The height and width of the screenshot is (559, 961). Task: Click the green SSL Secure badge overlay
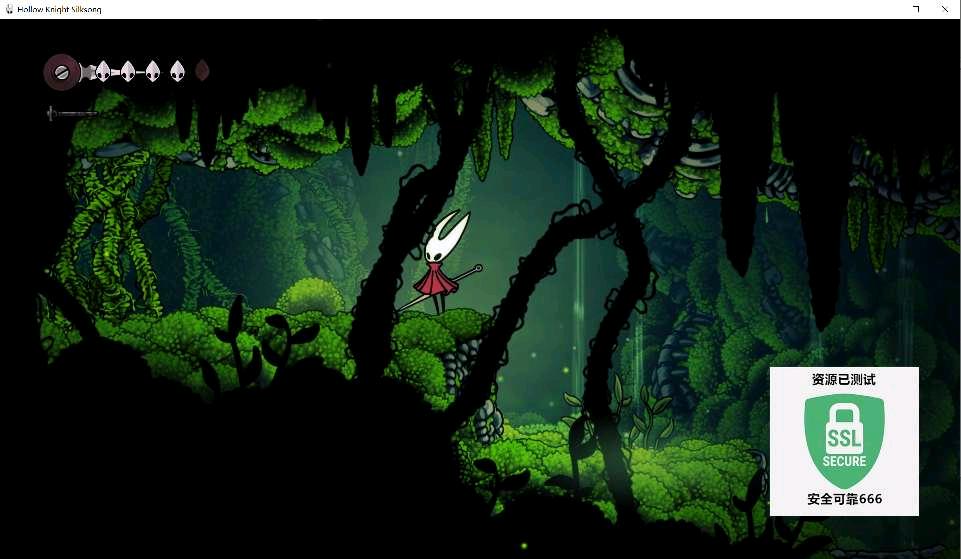click(x=844, y=441)
